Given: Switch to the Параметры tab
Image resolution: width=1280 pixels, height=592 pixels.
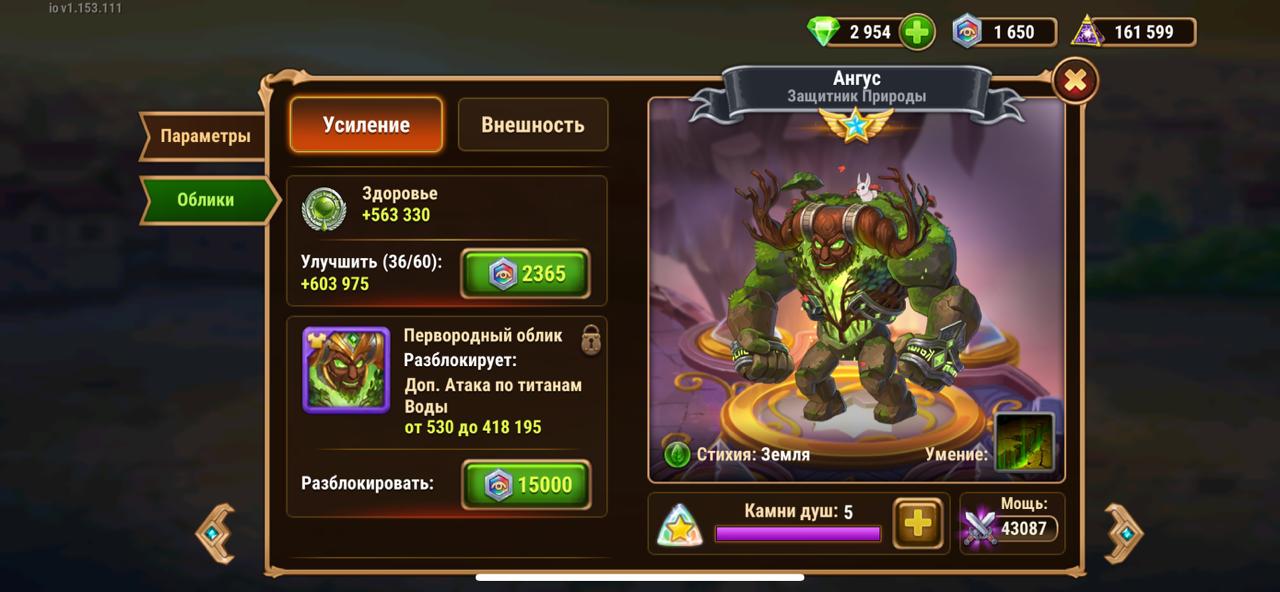Looking at the screenshot, I should 204,136.
